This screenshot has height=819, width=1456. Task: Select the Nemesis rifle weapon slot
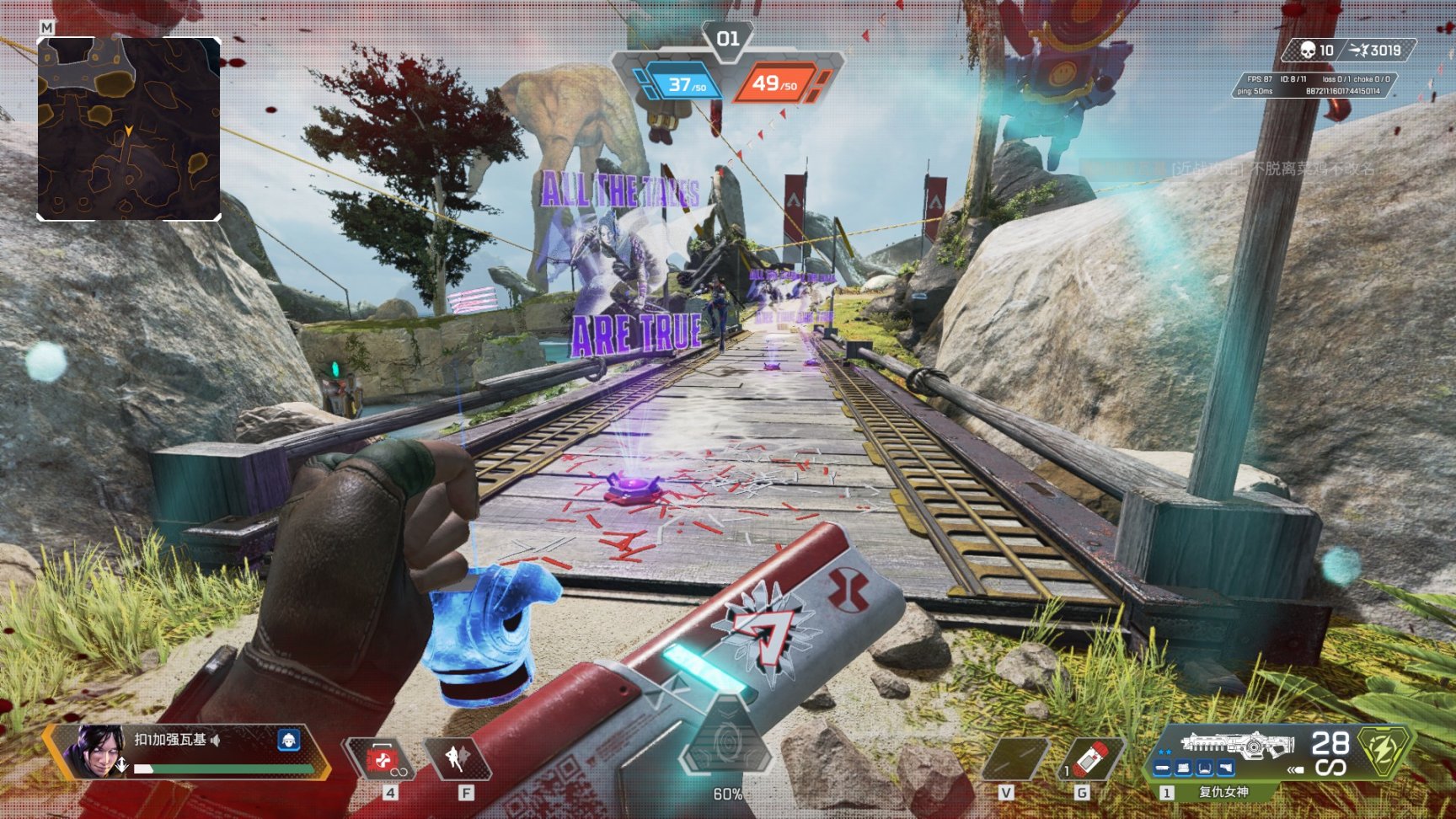click(x=1236, y=745)
